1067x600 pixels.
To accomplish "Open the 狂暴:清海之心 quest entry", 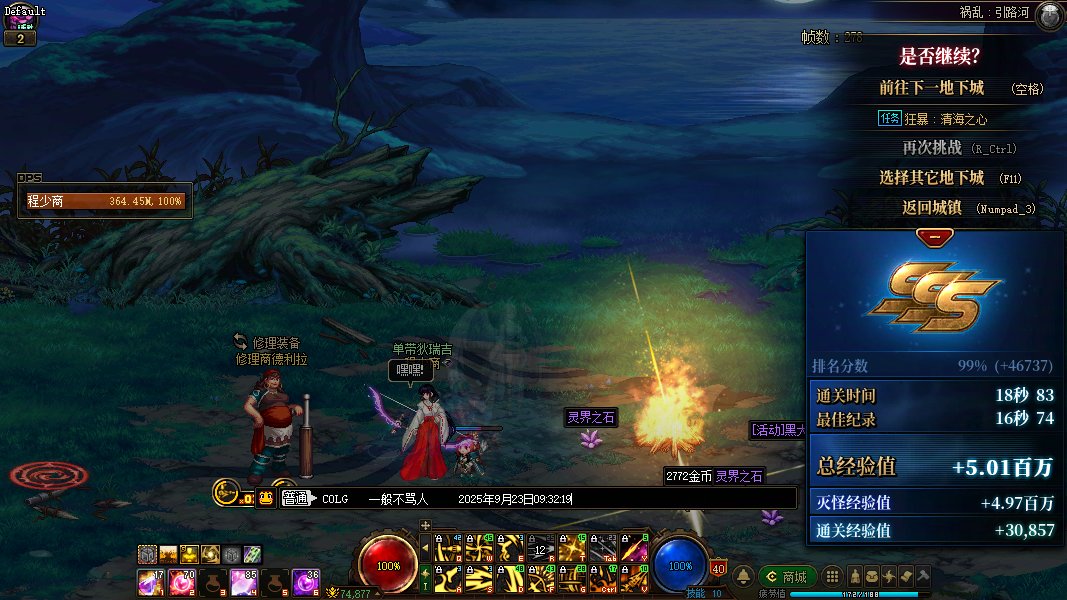I will tap(945, 118).
